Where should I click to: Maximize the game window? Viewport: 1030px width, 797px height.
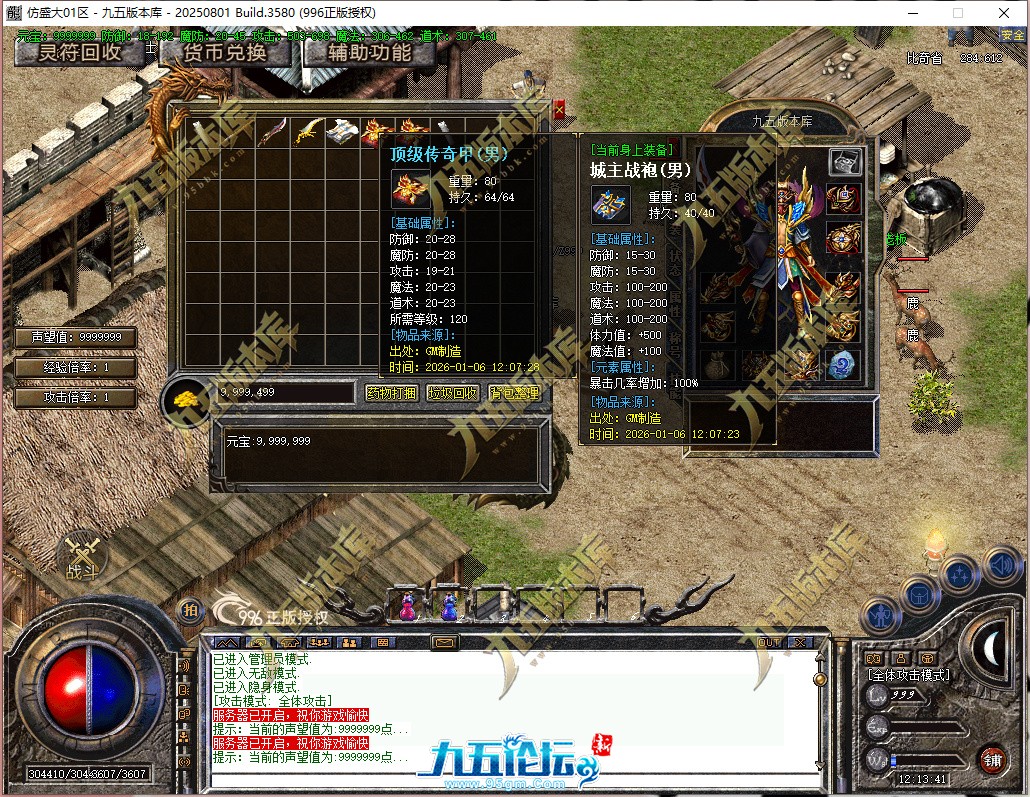click(x=957, y=13)
